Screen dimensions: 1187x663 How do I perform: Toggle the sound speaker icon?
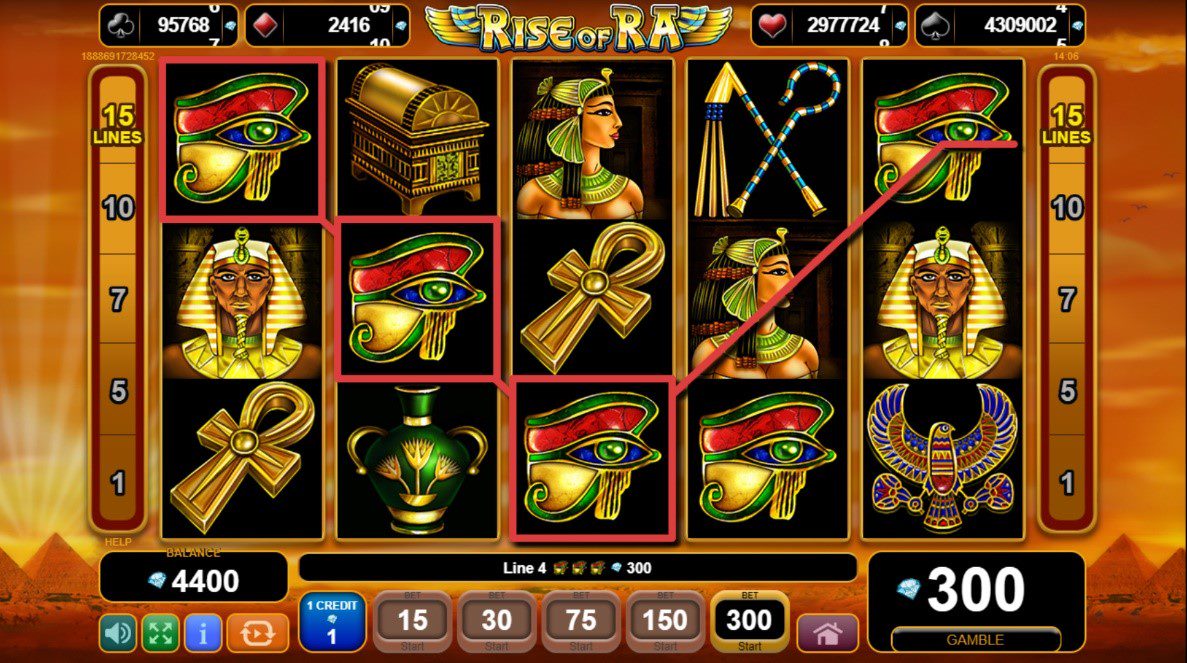[118, 633]
